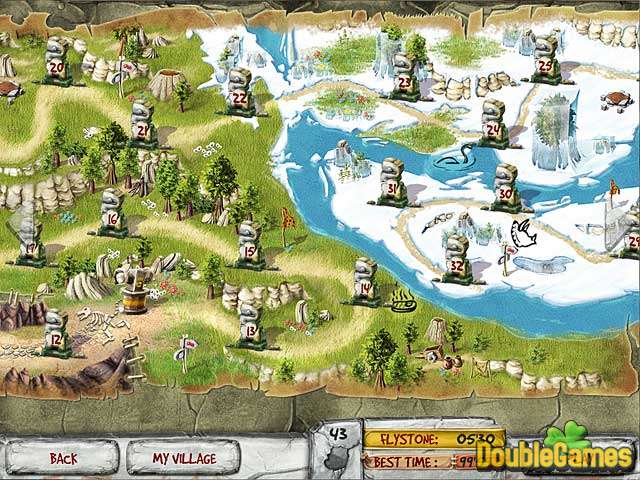640x480 pixels.
Task: Select level 20 totem marker
Action: click(x=57, y=63)
